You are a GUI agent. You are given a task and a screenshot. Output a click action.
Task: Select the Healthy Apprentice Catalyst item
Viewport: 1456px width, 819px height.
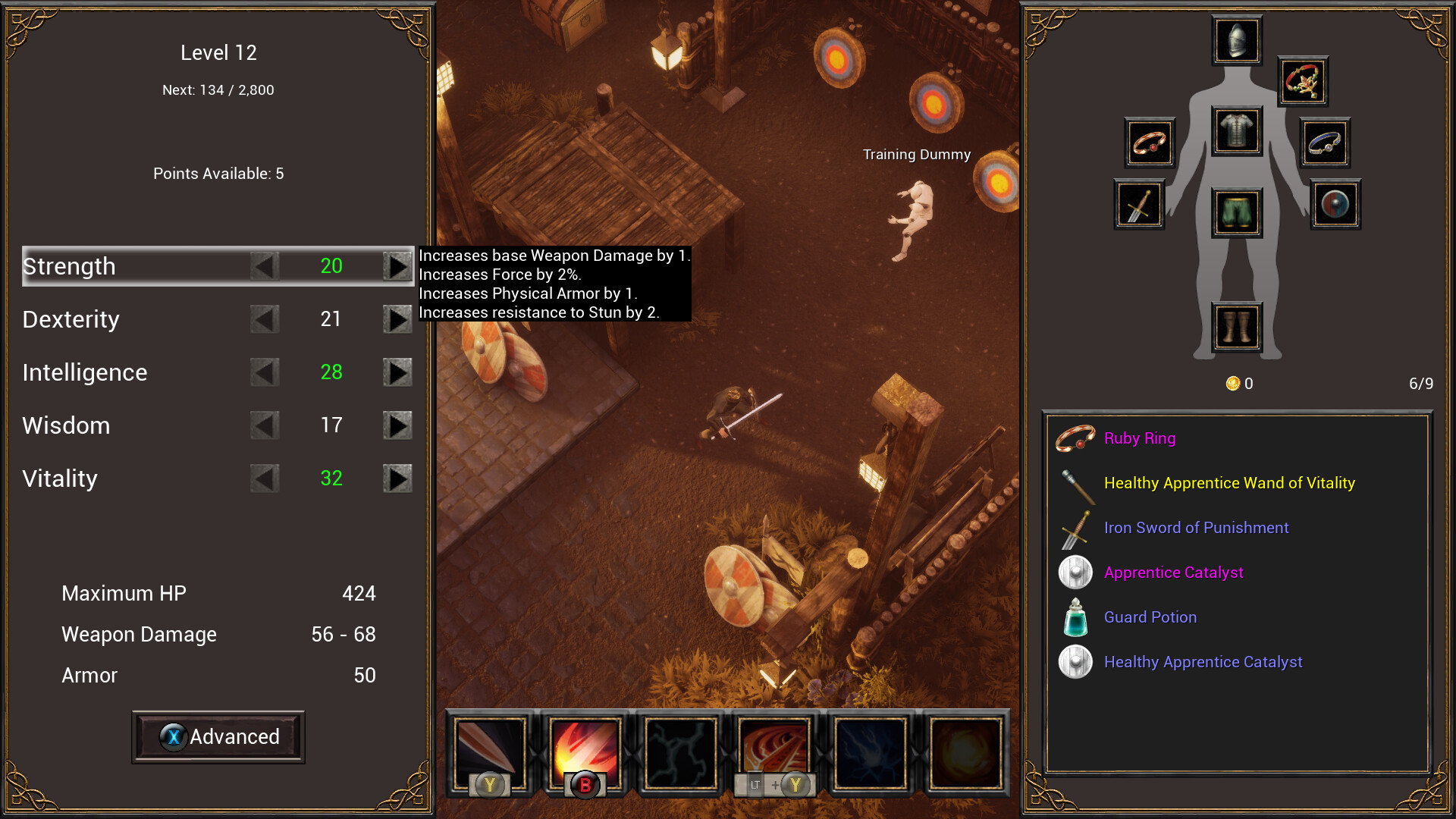click(x=1203, y=662)
